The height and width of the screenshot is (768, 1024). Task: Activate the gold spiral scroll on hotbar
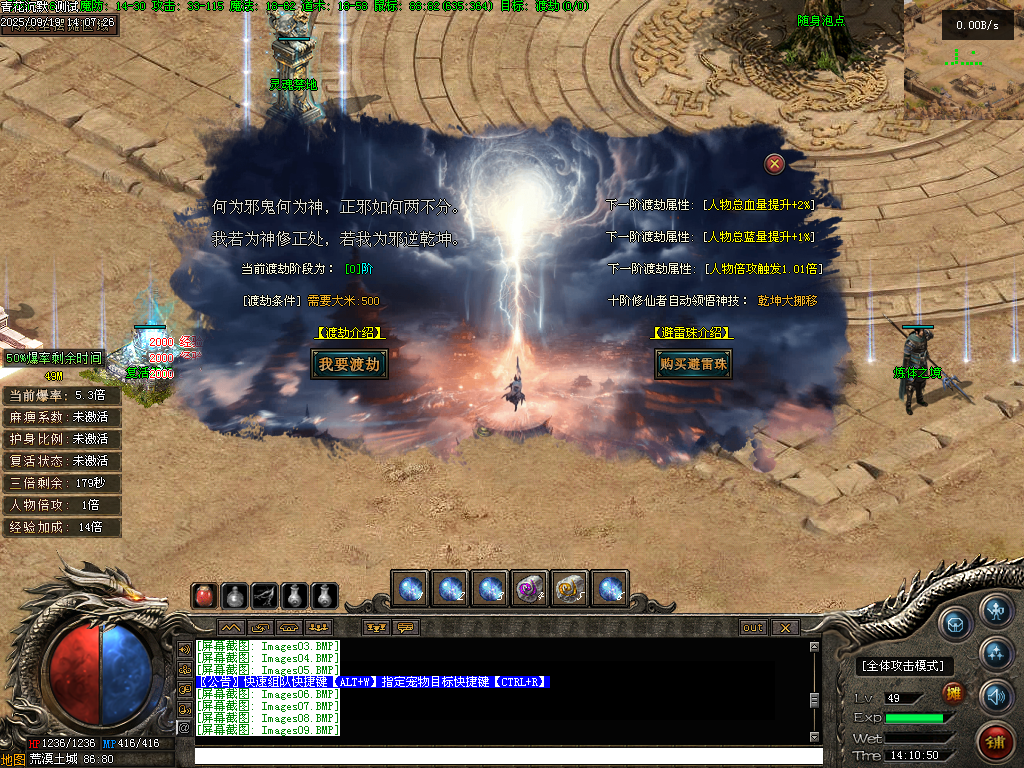pos(569,589)
